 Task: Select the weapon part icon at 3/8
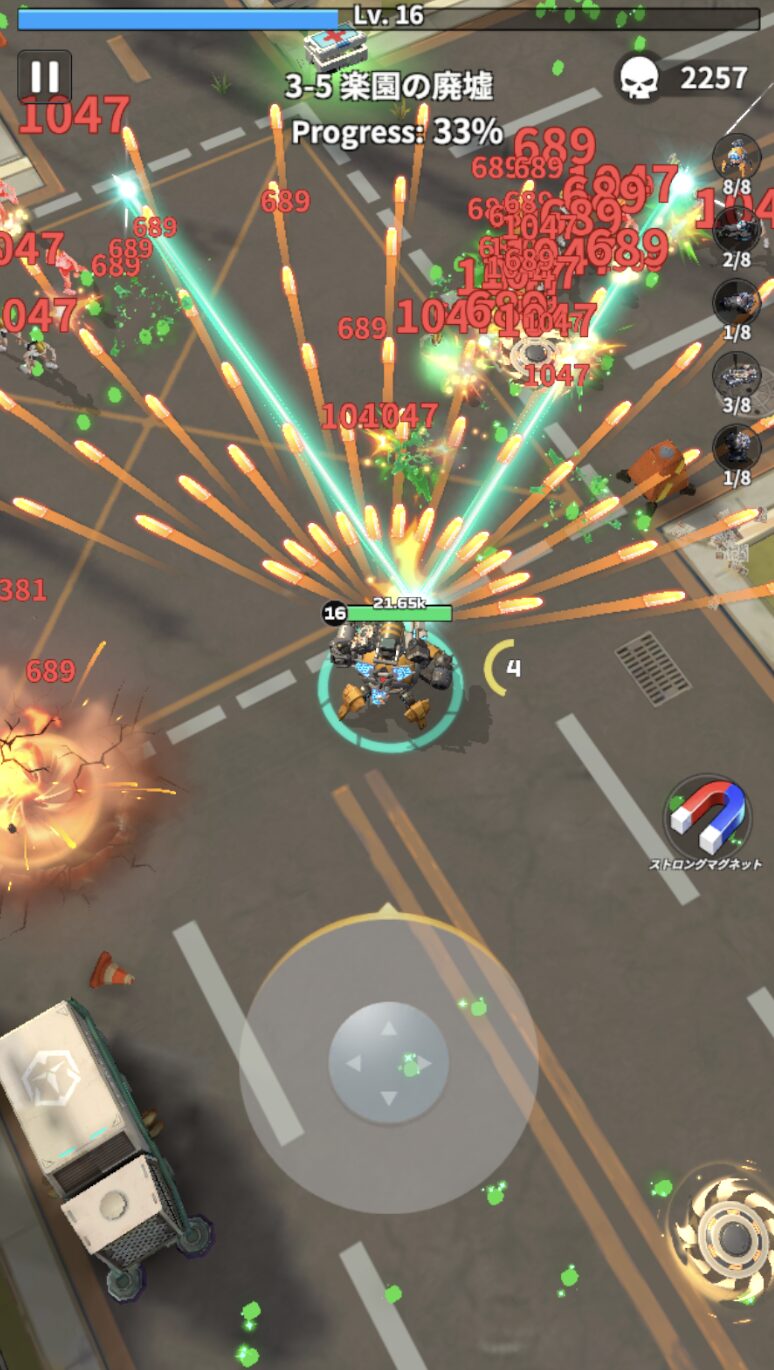737,377
